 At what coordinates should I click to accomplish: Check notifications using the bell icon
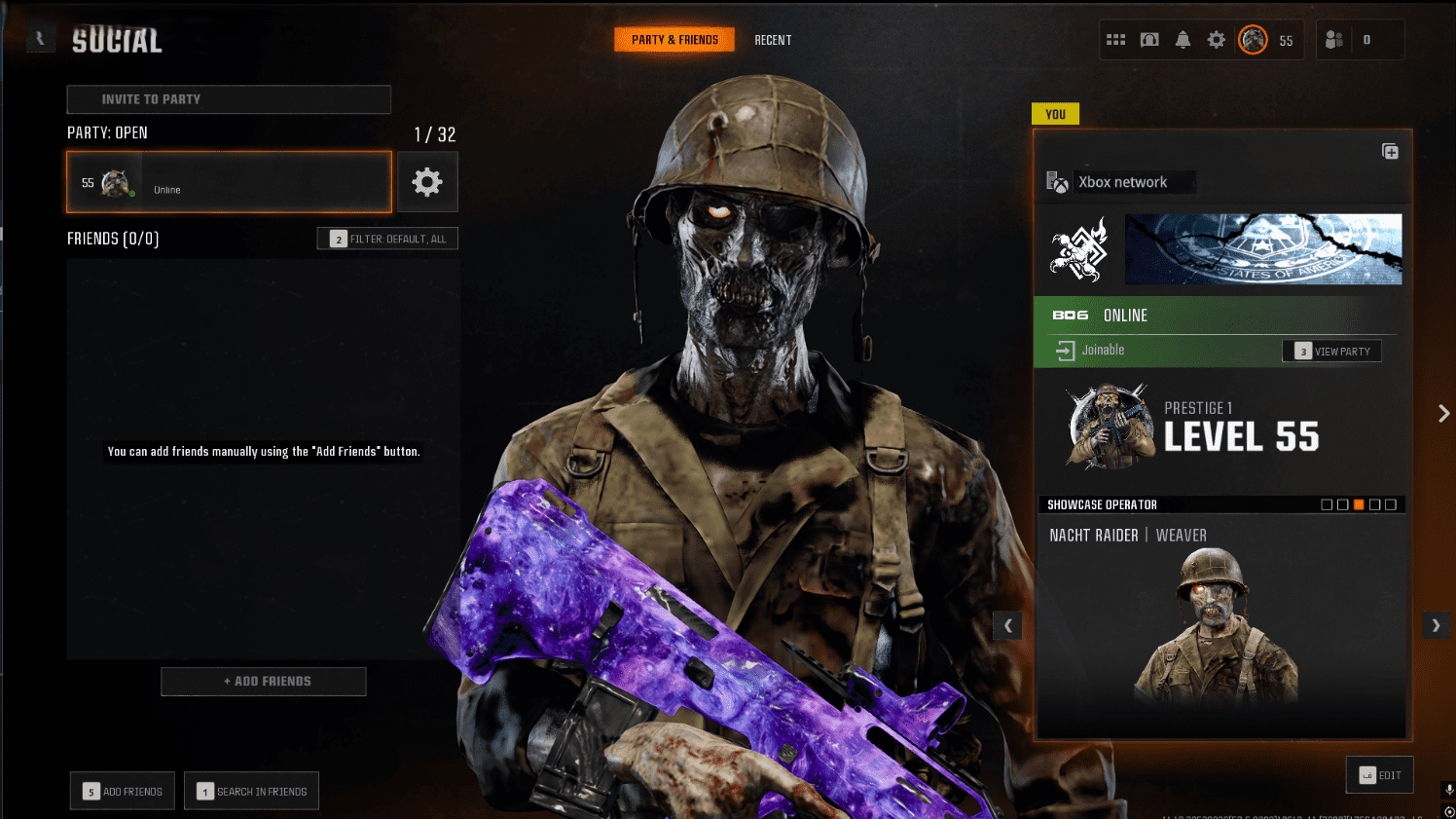1183,39
